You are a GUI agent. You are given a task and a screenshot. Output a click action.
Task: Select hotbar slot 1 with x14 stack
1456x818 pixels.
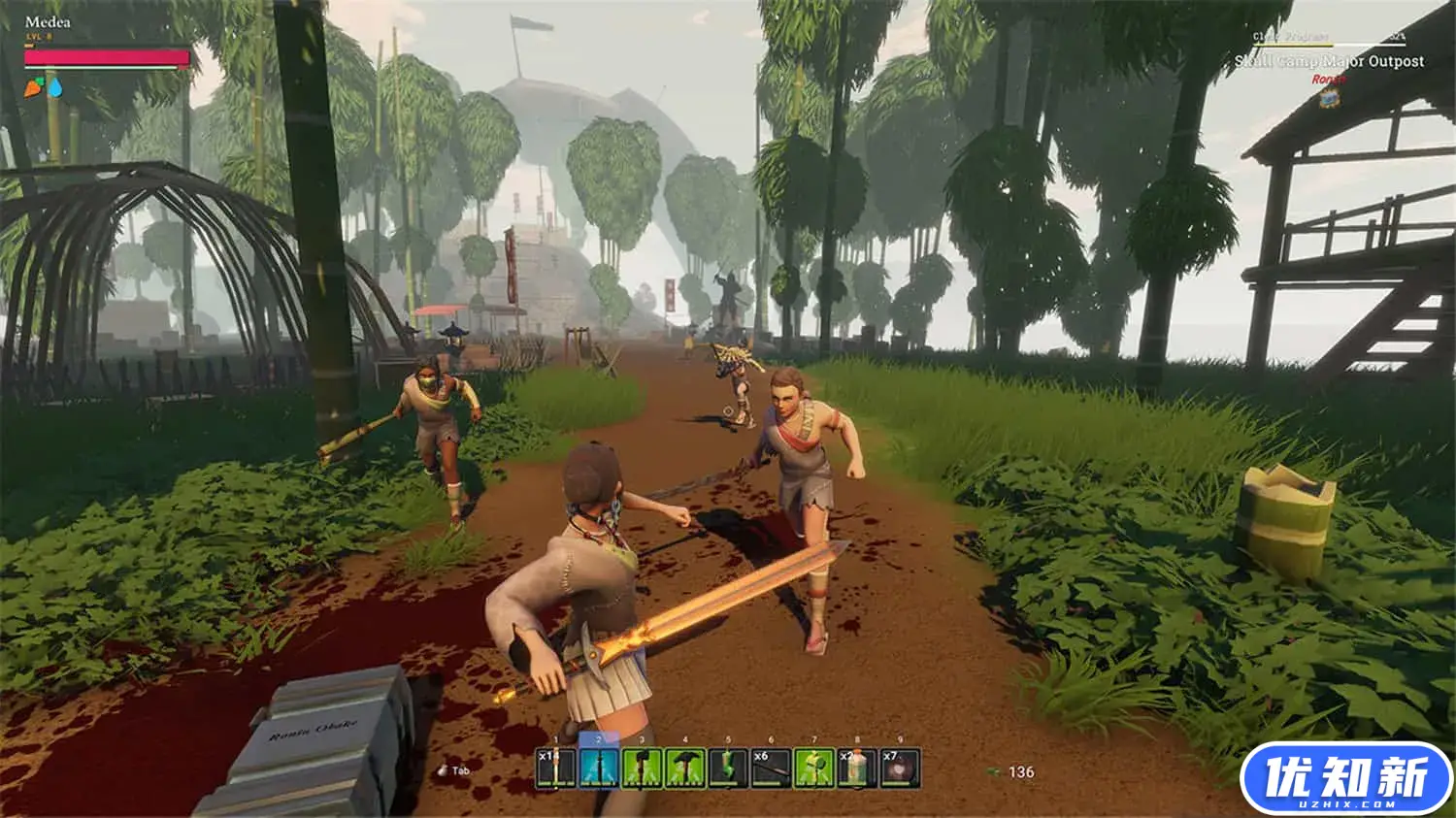pos(556,768)
